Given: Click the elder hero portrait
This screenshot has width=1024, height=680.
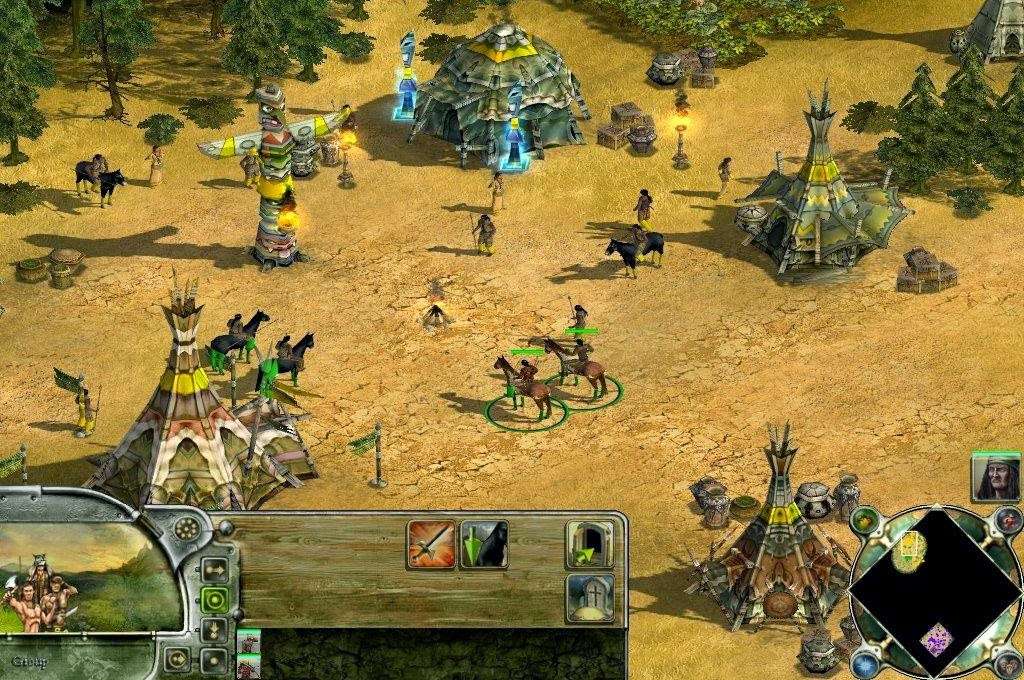Looking at the screenshot, I should [995, 477].
